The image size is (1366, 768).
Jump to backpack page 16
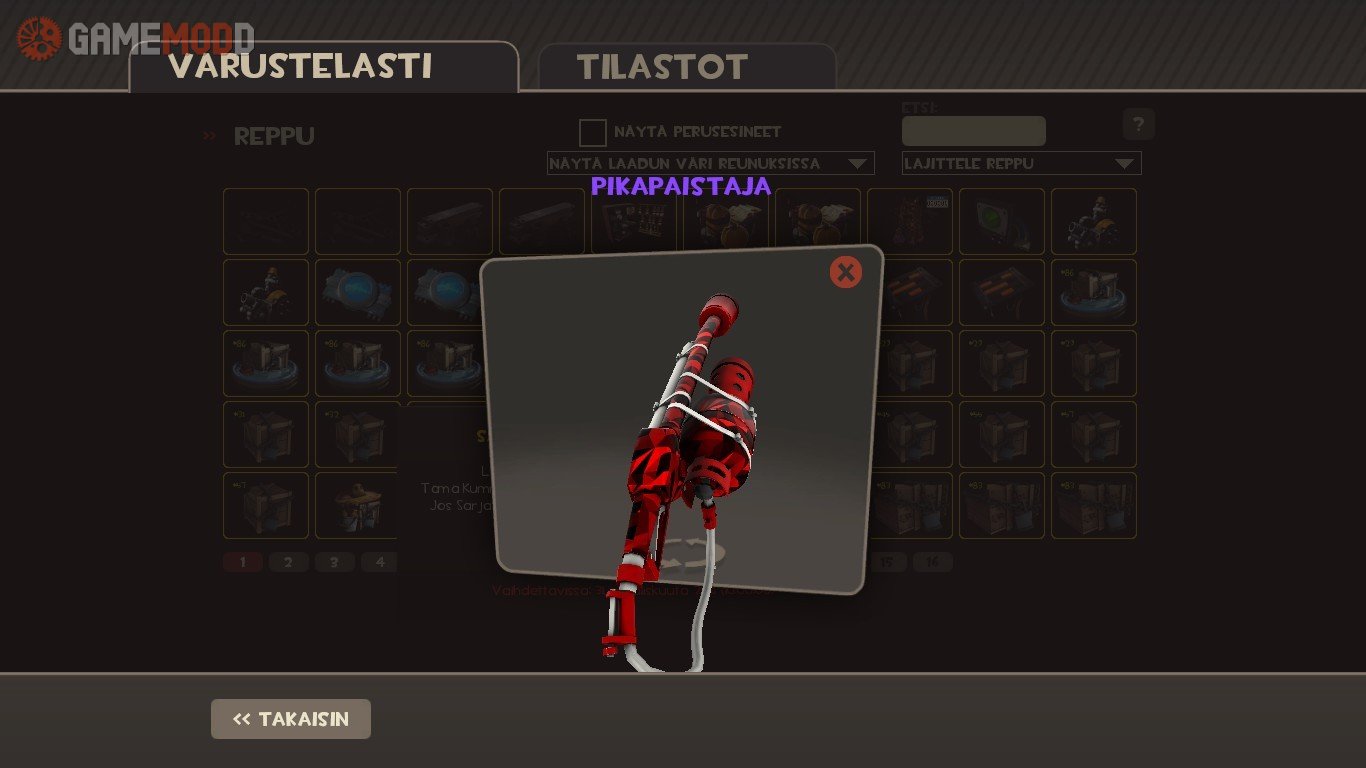(x=932, y=562)
